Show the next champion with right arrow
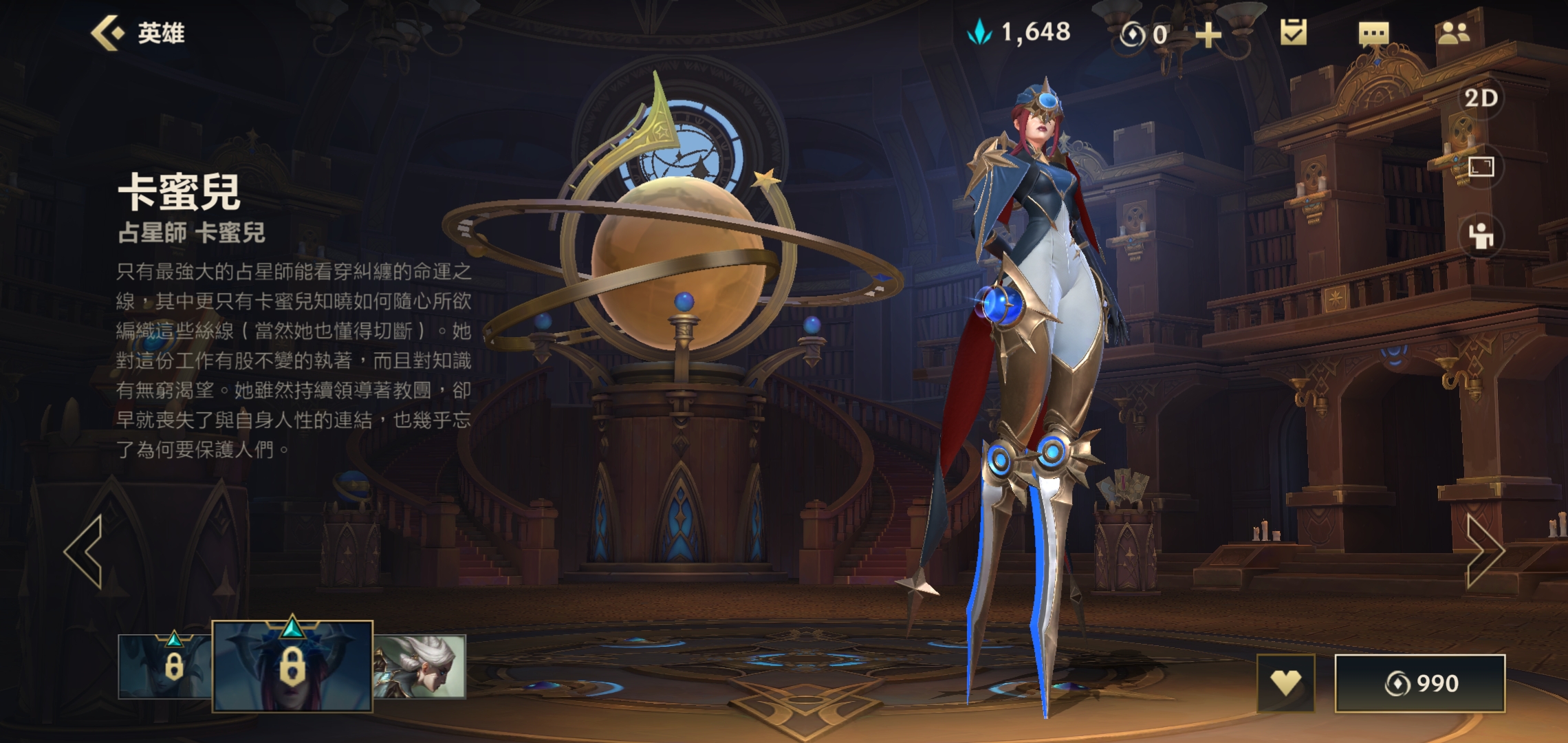 click(1484, 551)
